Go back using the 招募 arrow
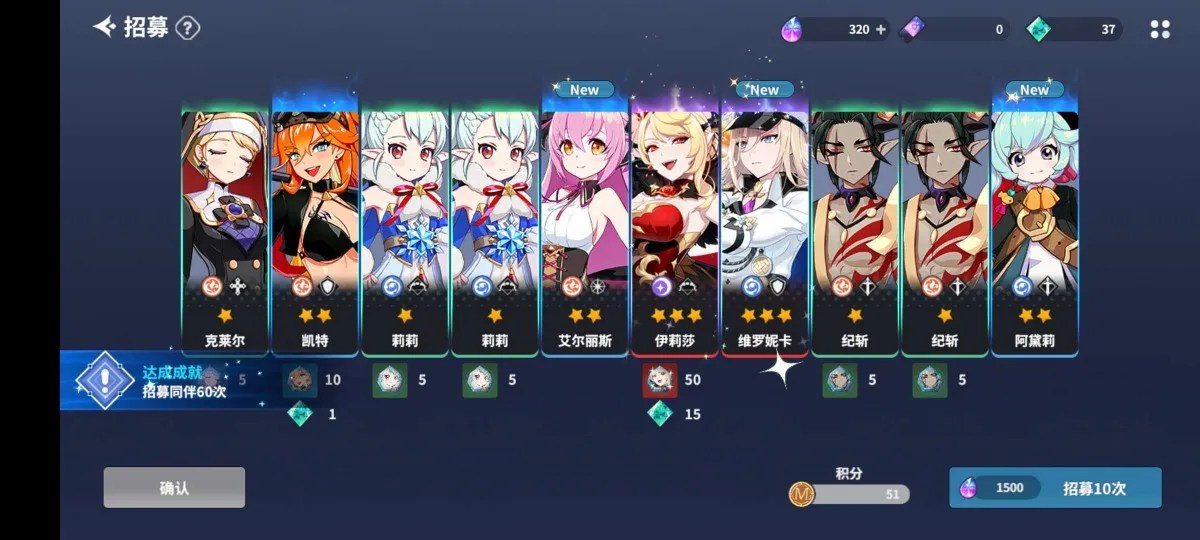 click(x=105, y=27)
